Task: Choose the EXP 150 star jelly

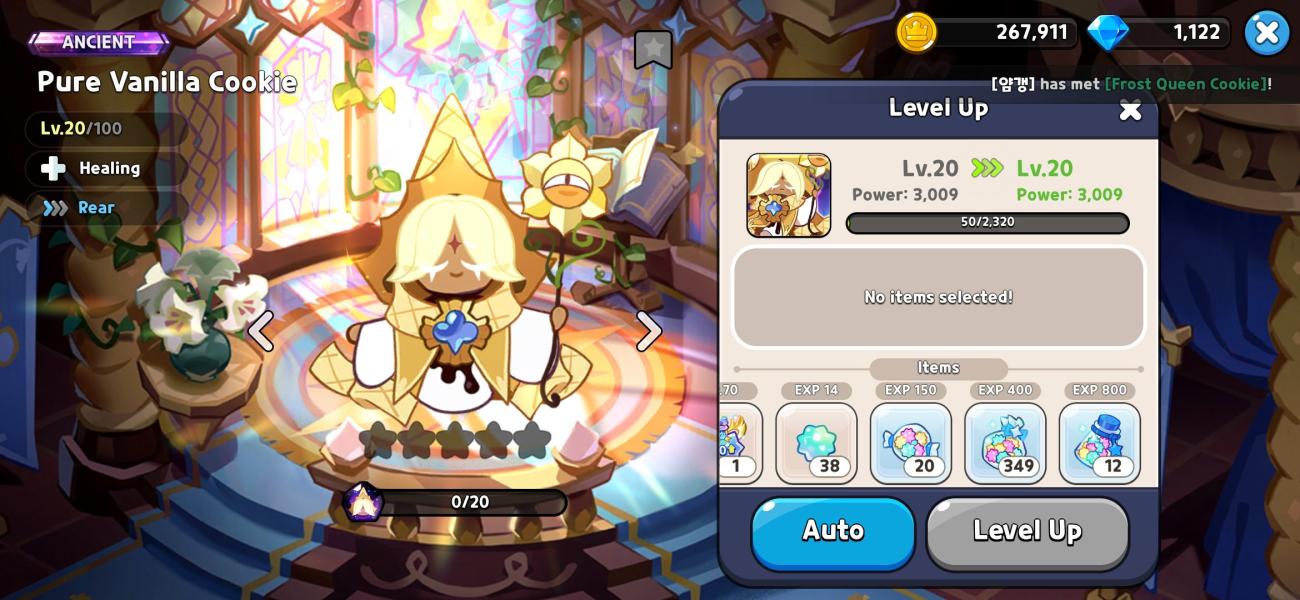Action: [x=910, y=443]
